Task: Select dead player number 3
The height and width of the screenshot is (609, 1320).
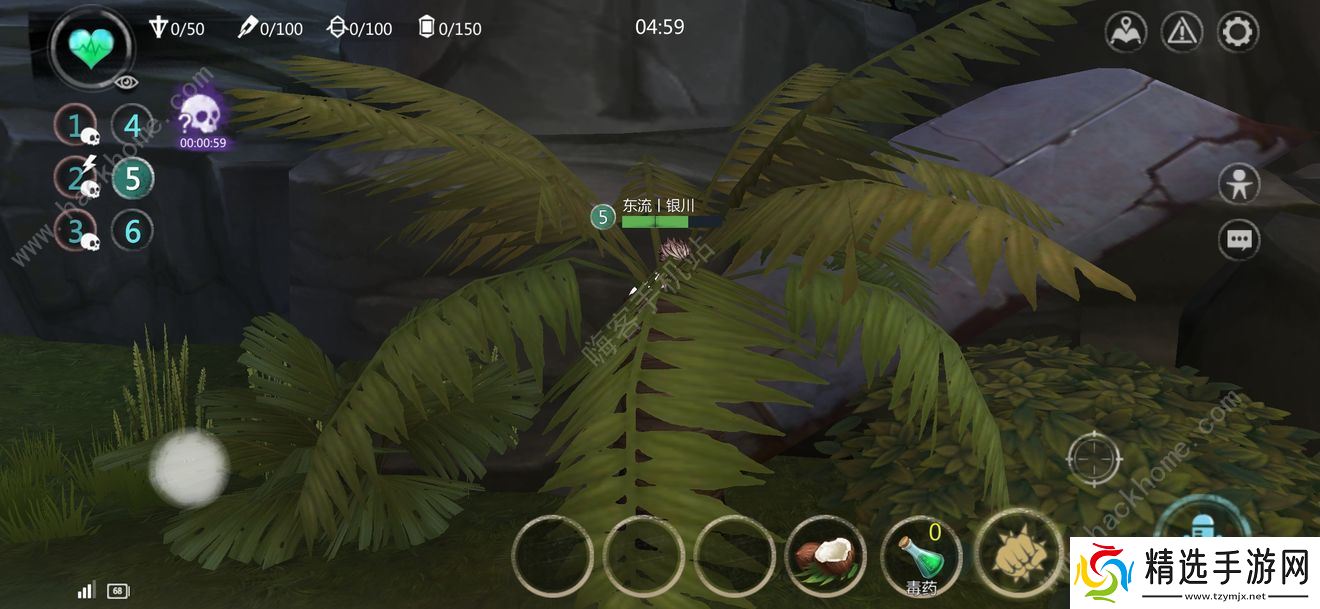Action: [75, 232]
